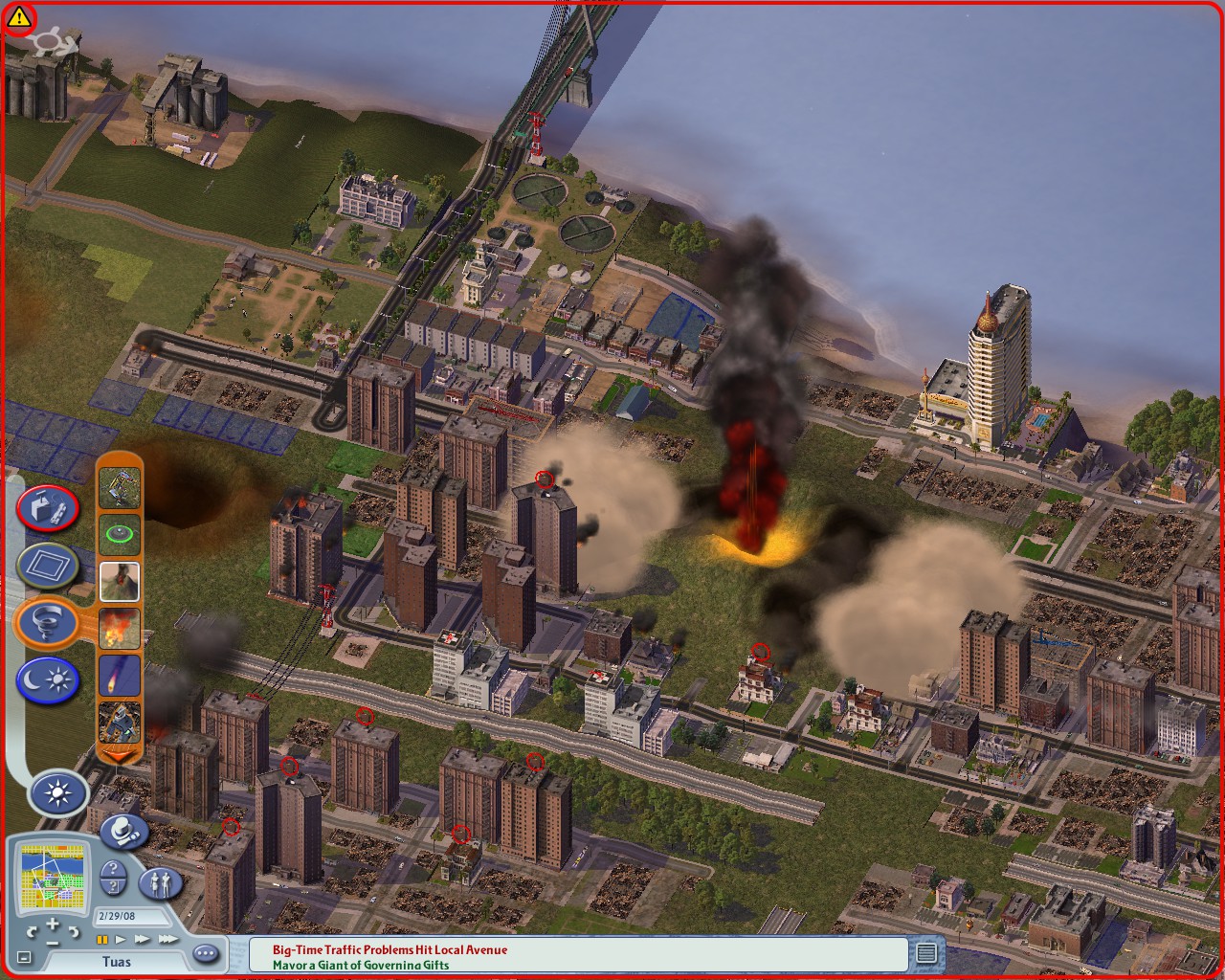Choose the fire disaster
This screenshot has width=1225, height=980.
pyautogui.click(x=120, y=627)
